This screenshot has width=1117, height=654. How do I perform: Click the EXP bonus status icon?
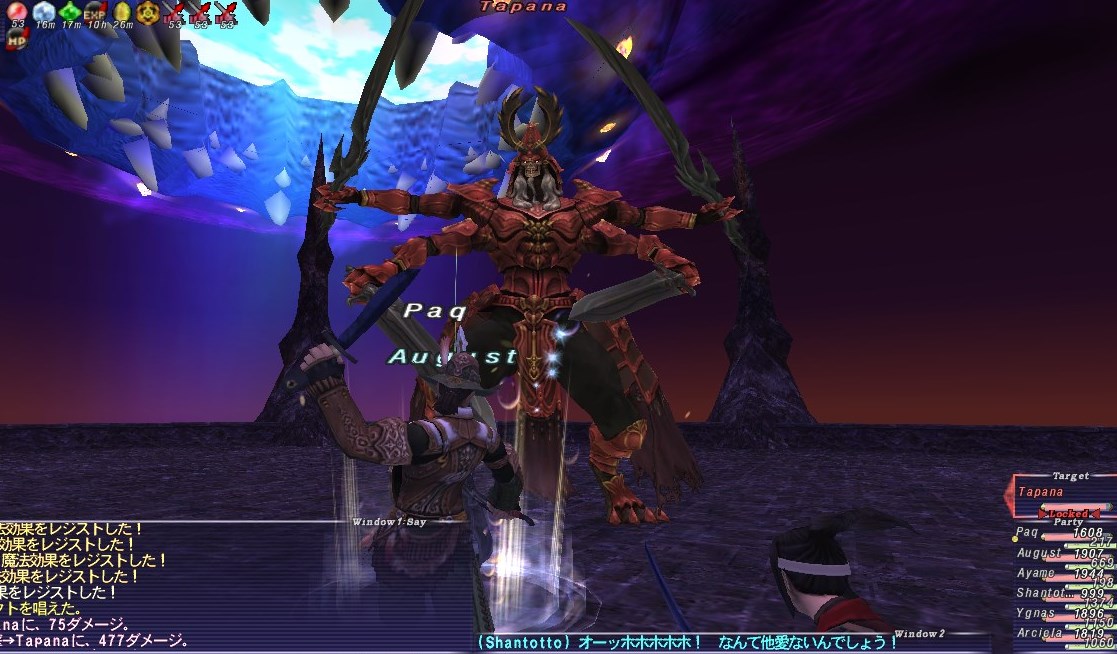coord(95,13)
